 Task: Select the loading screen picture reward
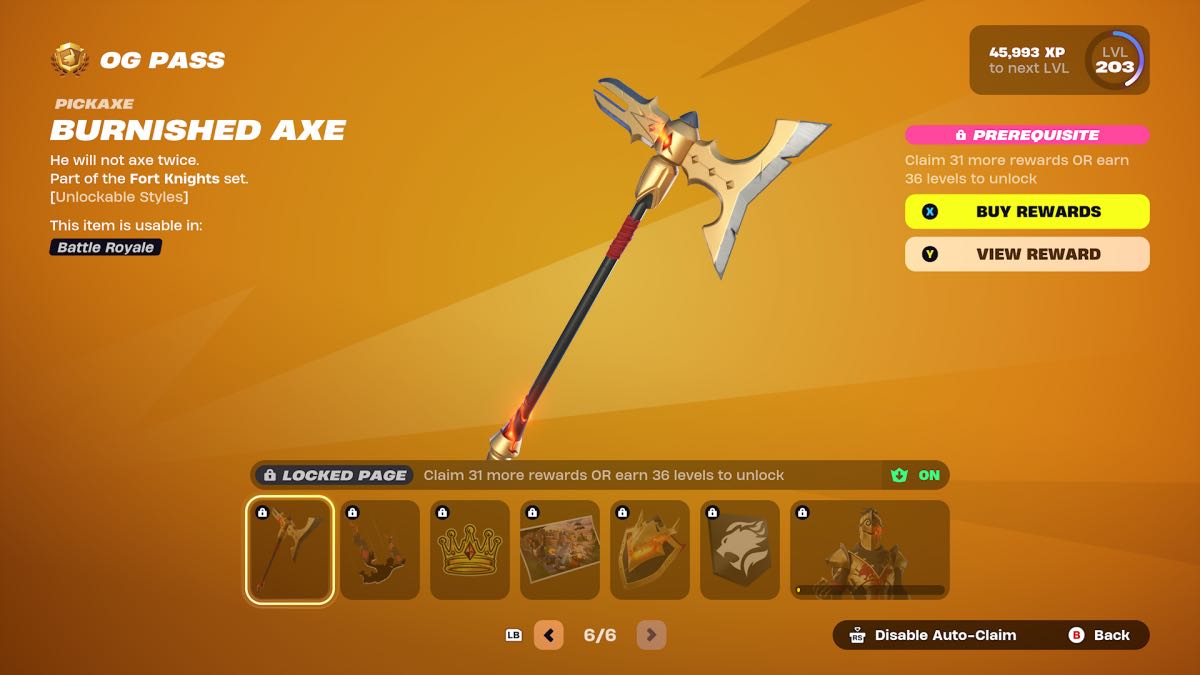[x=560, y=550]
